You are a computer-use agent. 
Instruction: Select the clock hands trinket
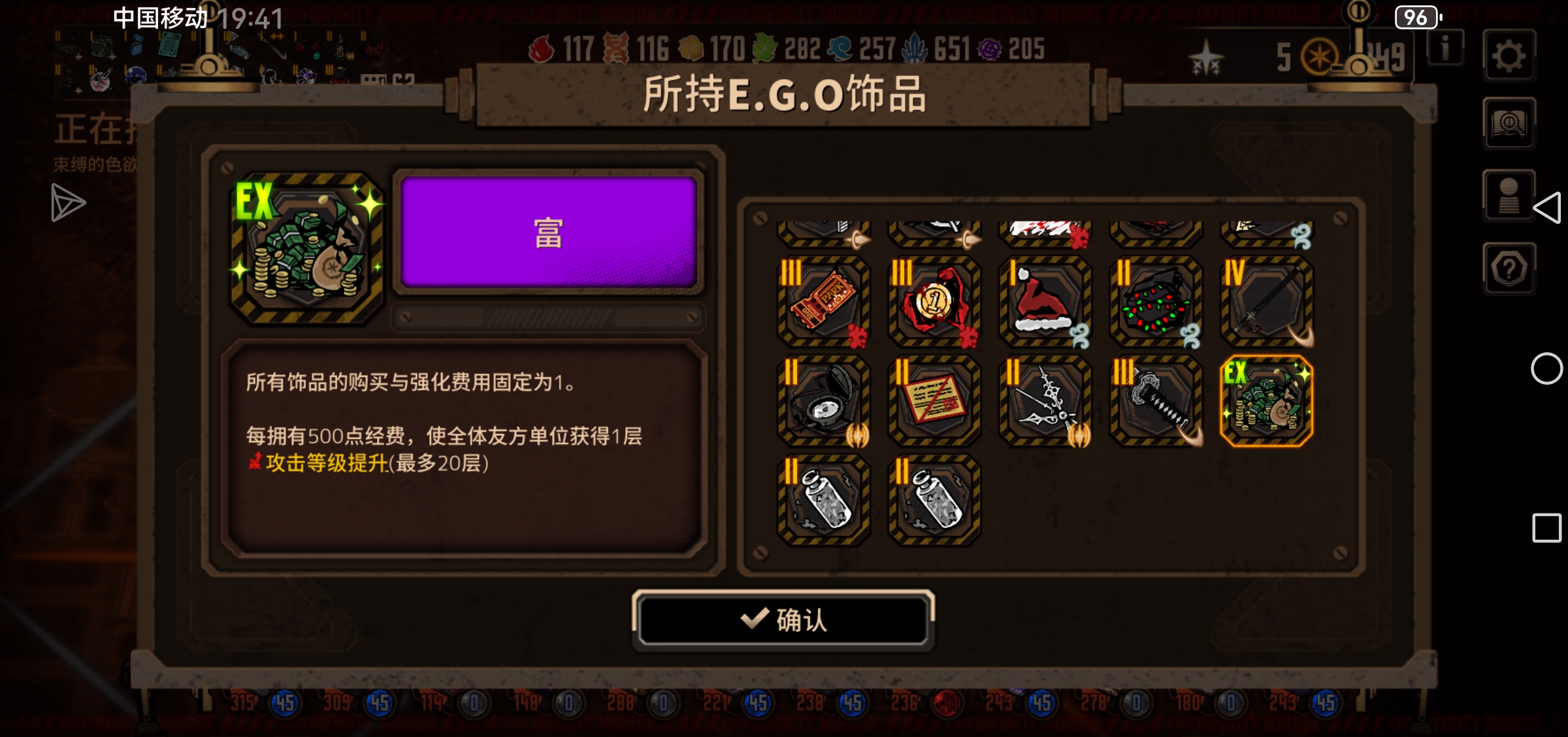tap(1045, 401)
